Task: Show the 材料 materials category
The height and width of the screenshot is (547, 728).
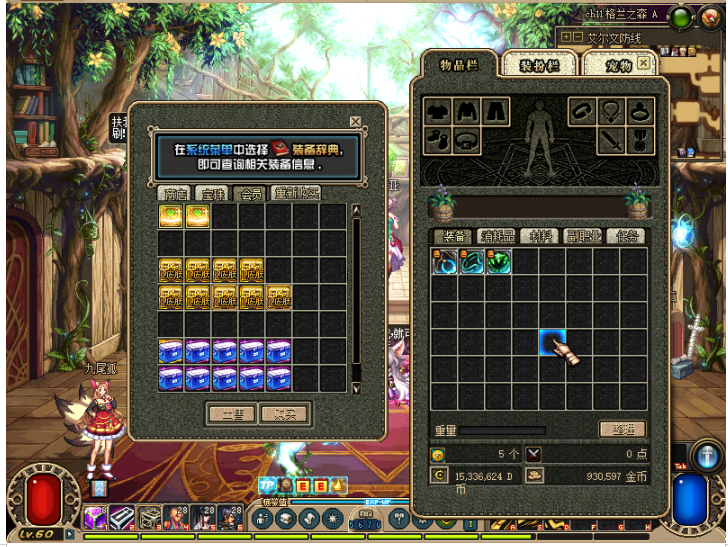Action: point(539,237)
